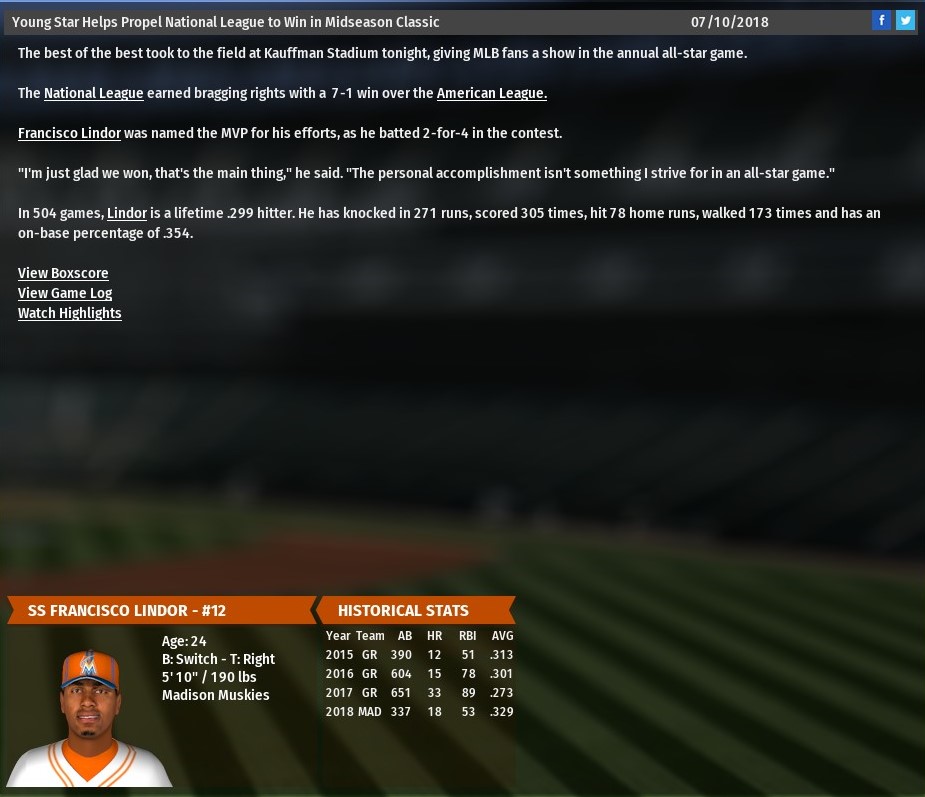View Boxscore of the all-star game
This screenshot has width=925, height=797.
pos(63,273)
